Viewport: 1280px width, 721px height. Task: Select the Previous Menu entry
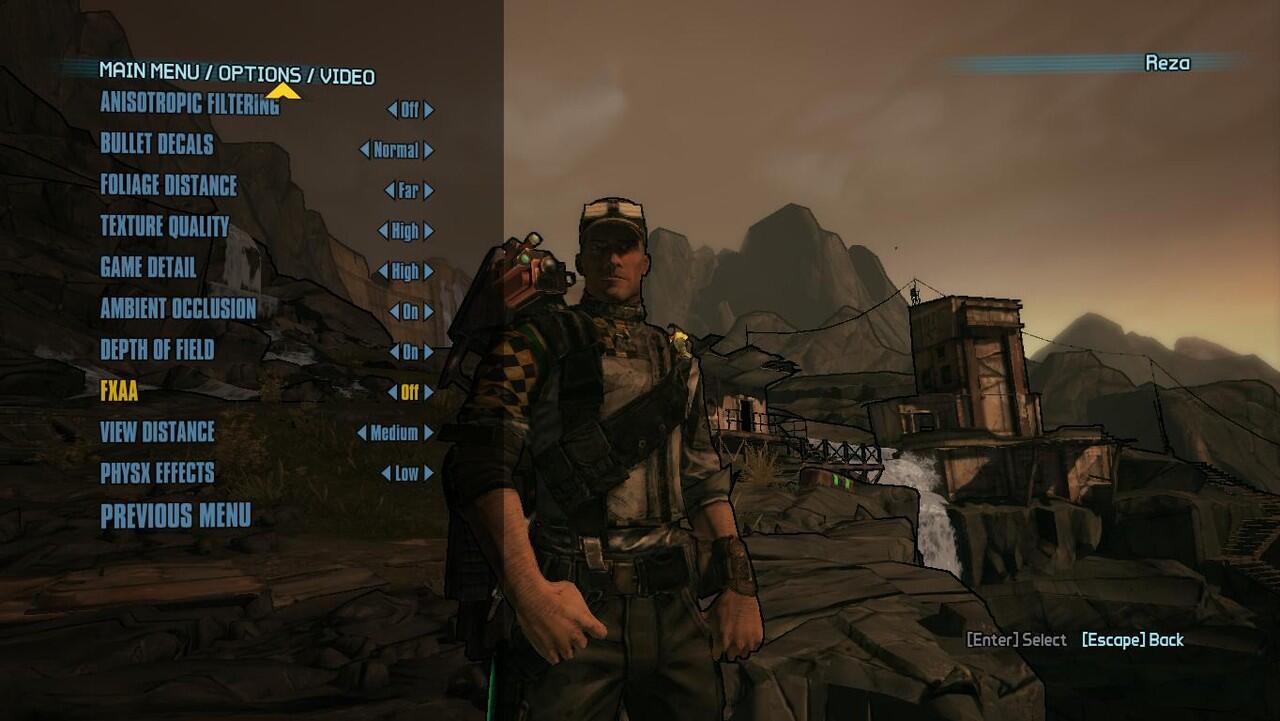pos(175,516)
